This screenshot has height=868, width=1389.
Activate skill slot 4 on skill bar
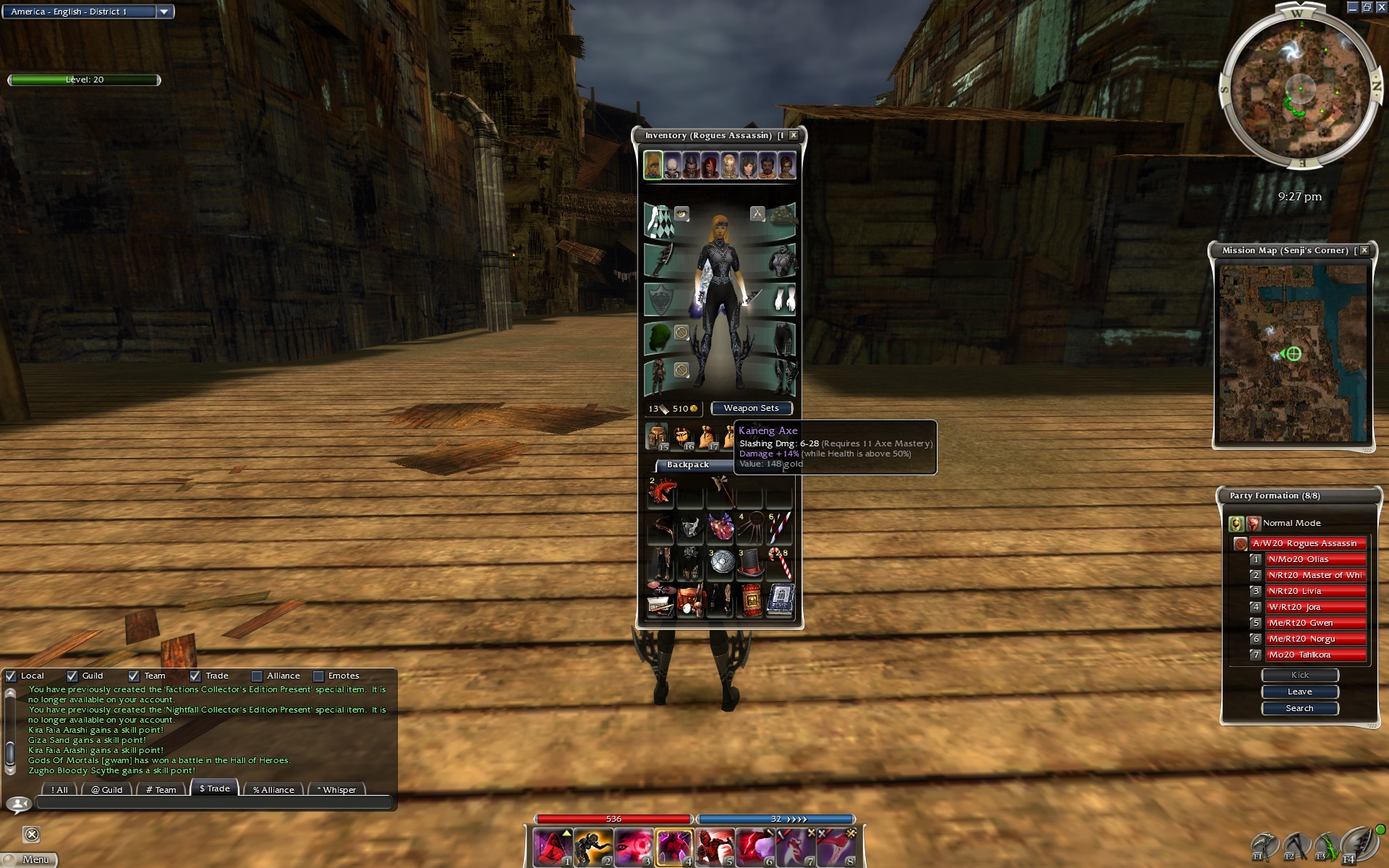tap(674, 847)
